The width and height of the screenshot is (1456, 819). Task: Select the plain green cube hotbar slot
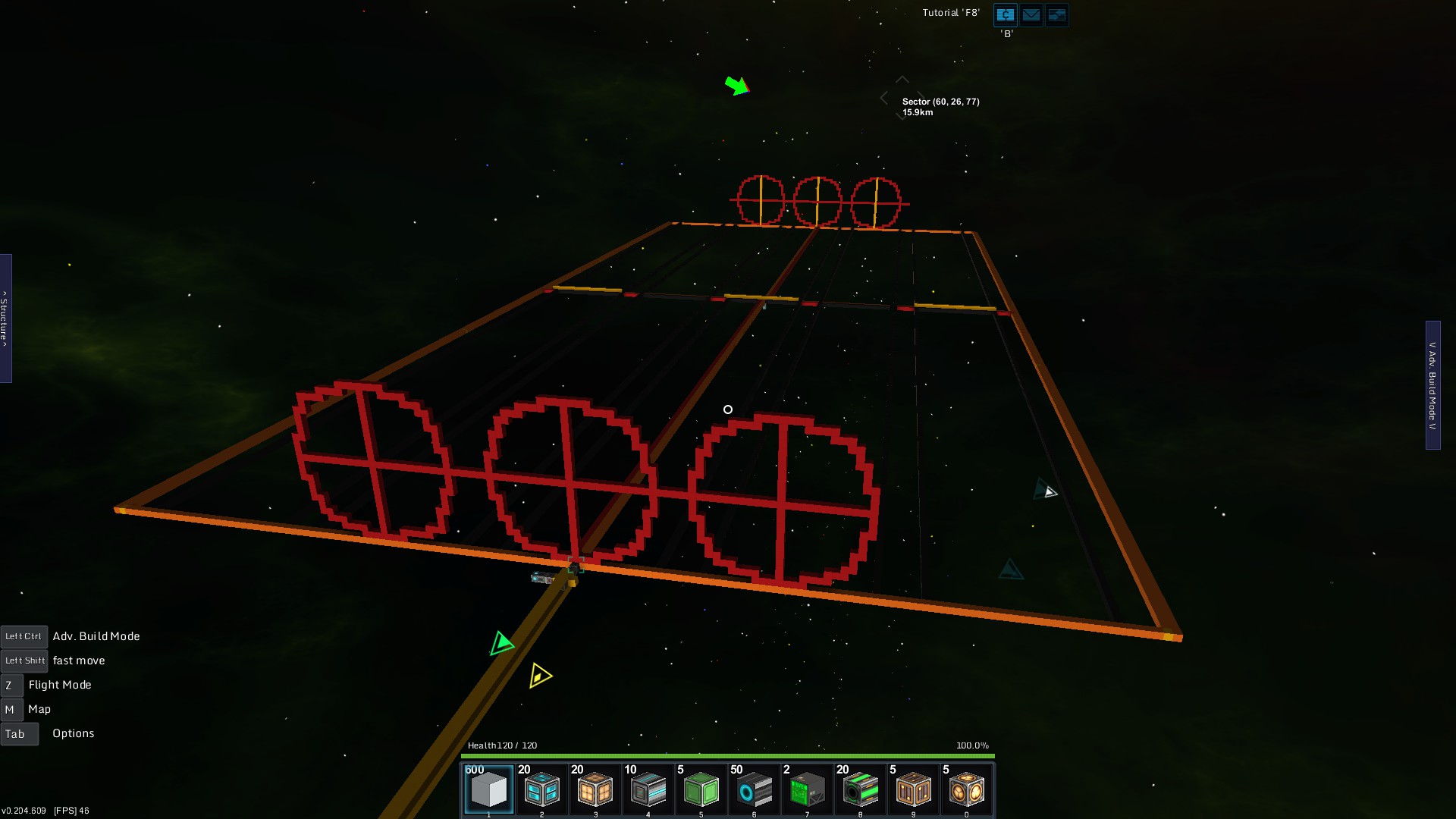point(701,789)
